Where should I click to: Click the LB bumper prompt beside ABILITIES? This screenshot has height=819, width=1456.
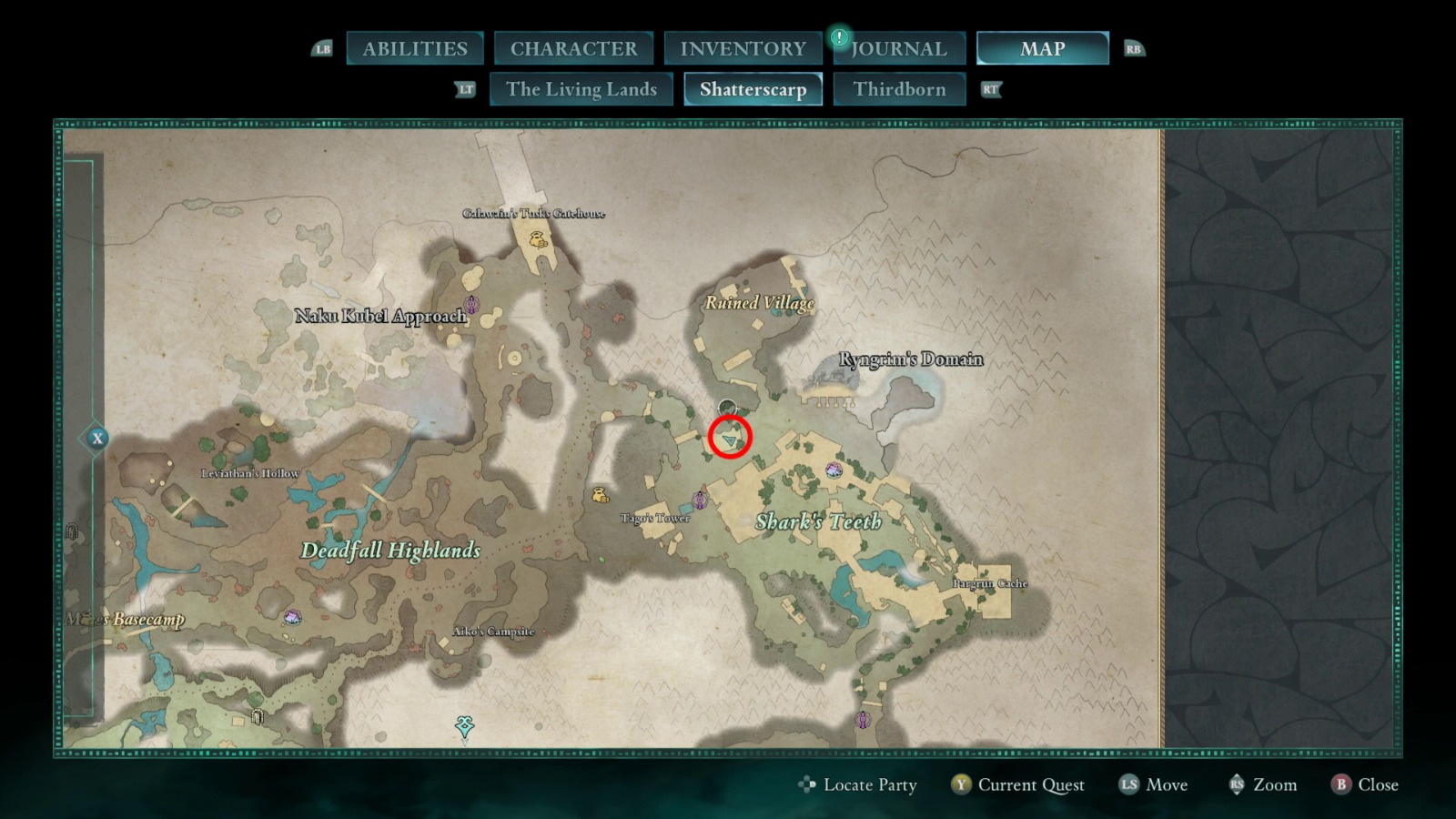(323, 49)
